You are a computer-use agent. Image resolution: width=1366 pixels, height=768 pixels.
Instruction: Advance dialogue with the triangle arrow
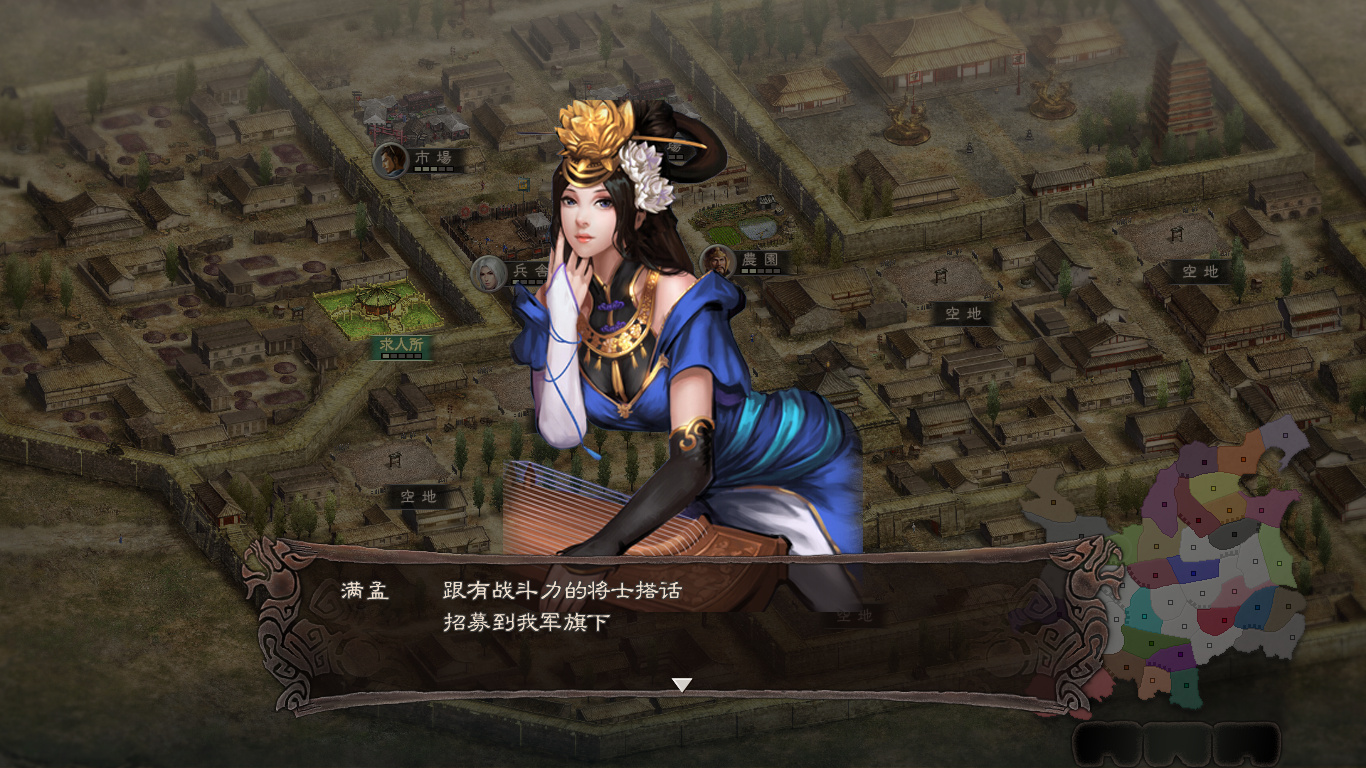click(x=683, y=684)
